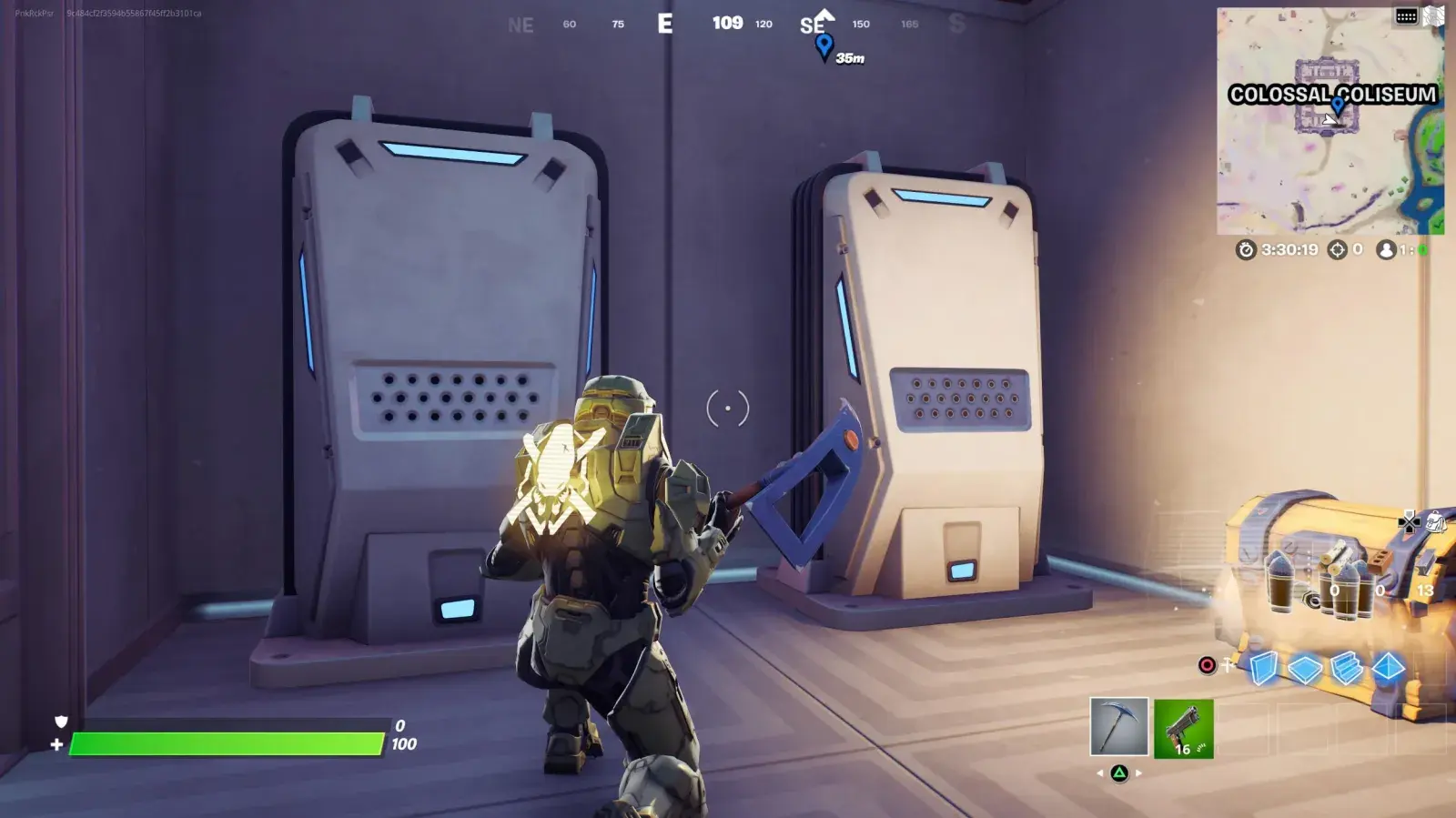Click the eliminations crosshair icon

point(1338,249)
